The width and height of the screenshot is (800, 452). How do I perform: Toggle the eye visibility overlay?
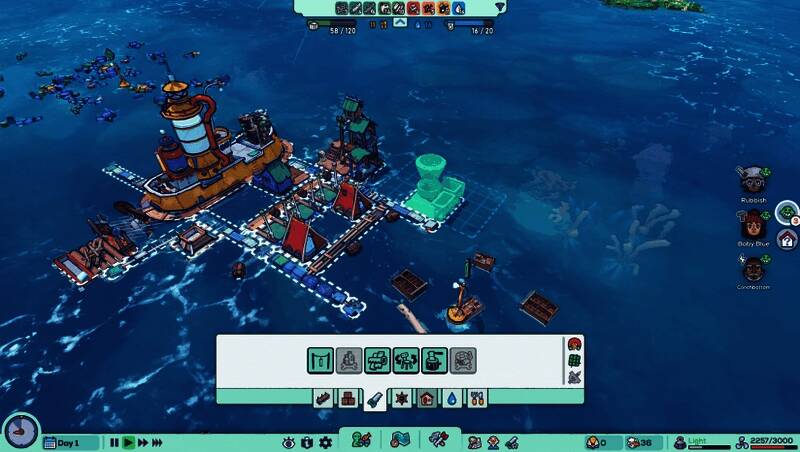[x=289, y=442]
